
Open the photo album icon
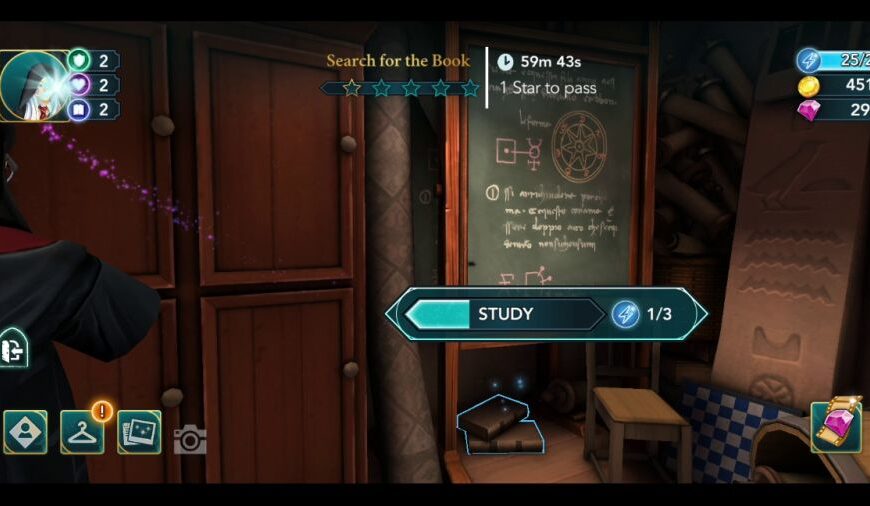click(x=139, y=432)
